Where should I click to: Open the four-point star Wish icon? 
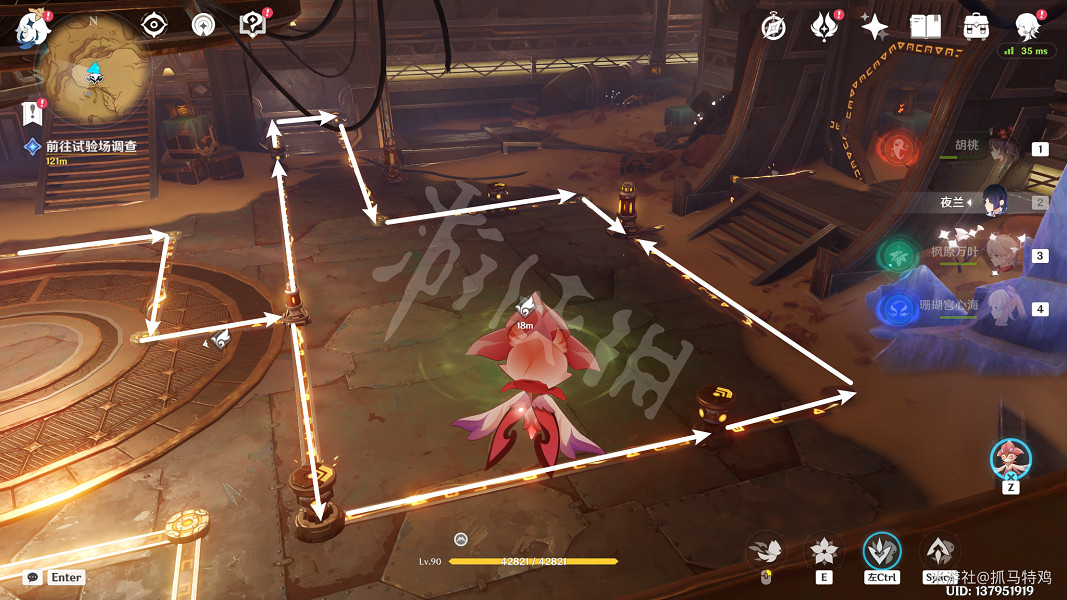pyautogui.click(x=875, y=27)
